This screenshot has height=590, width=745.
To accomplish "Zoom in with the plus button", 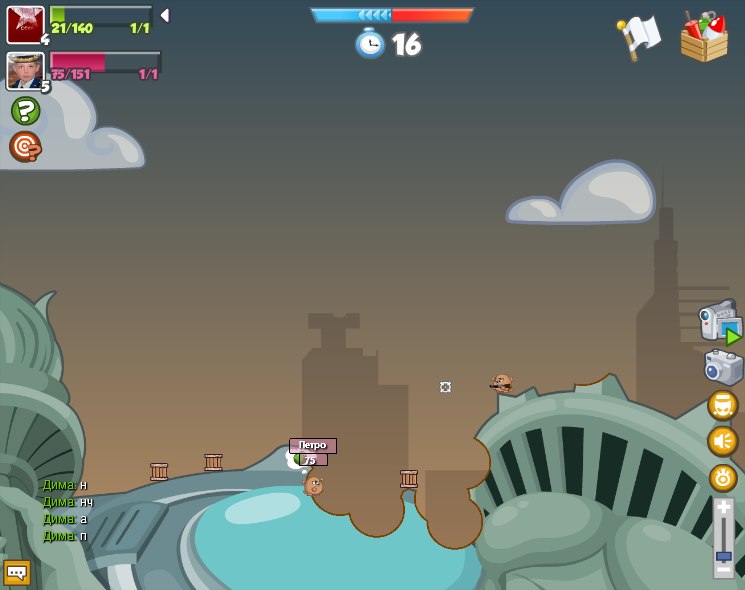I will (723, 507).
